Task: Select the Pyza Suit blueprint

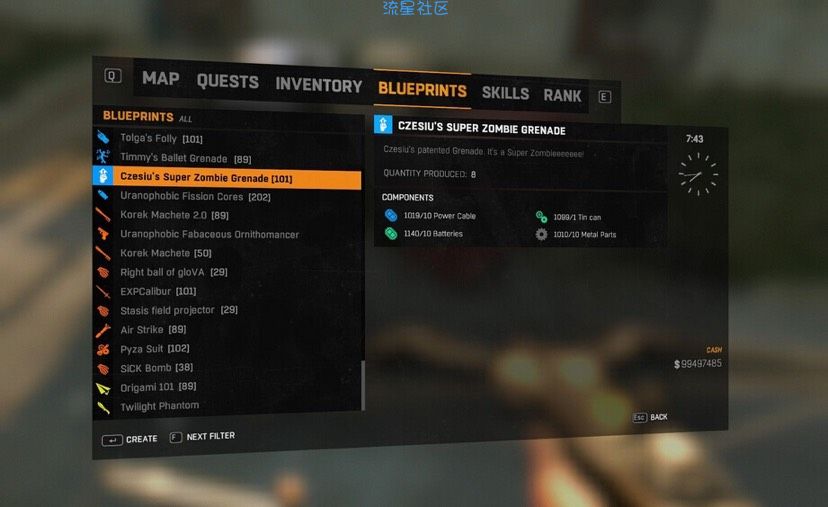Action: (154, 349)
